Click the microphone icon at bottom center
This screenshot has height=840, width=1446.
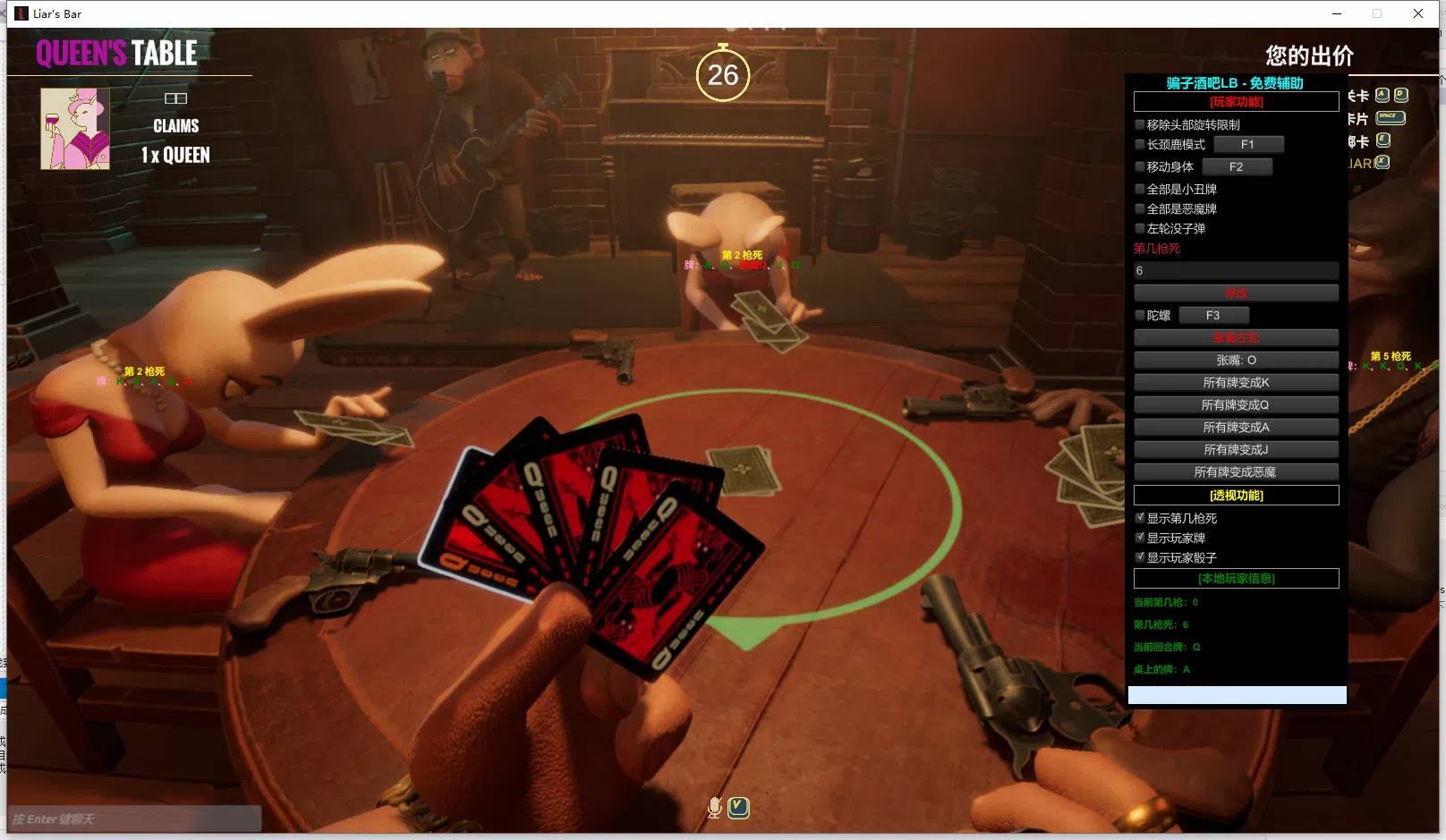tap(714, 806)
